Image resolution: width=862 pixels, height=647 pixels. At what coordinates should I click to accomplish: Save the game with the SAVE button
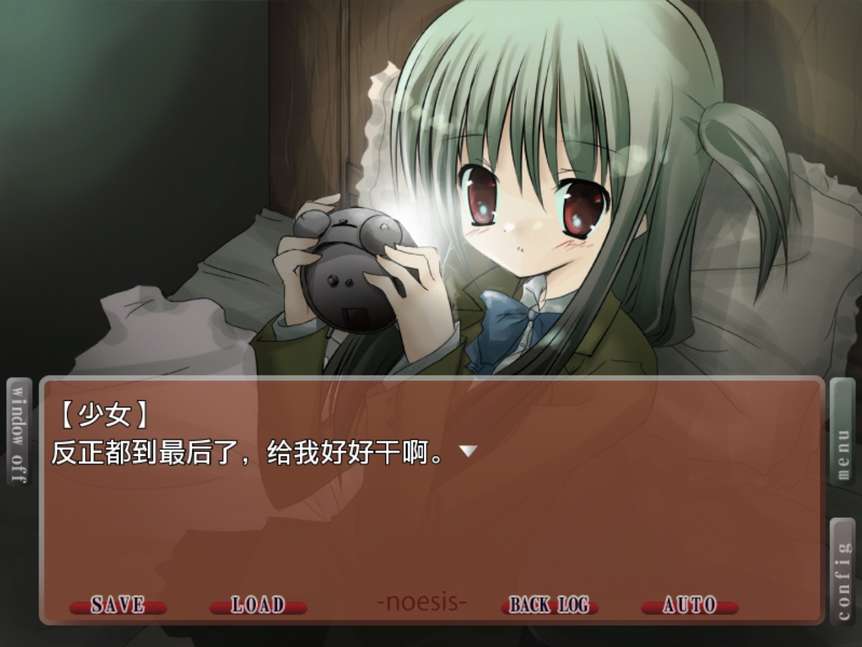[118, 605]
